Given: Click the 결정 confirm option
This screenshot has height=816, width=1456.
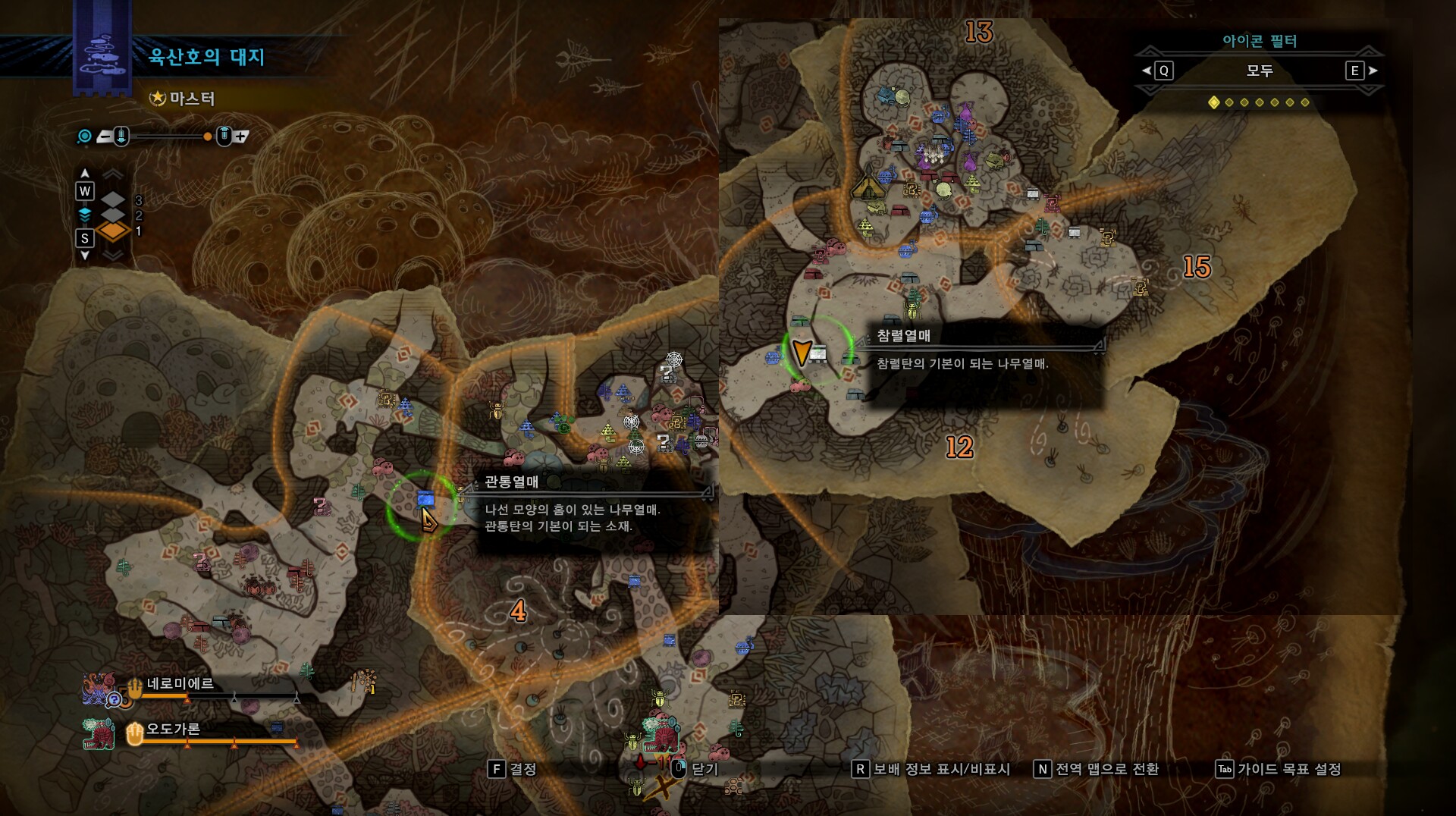Looking at the screenshot, I should point(513,769).
